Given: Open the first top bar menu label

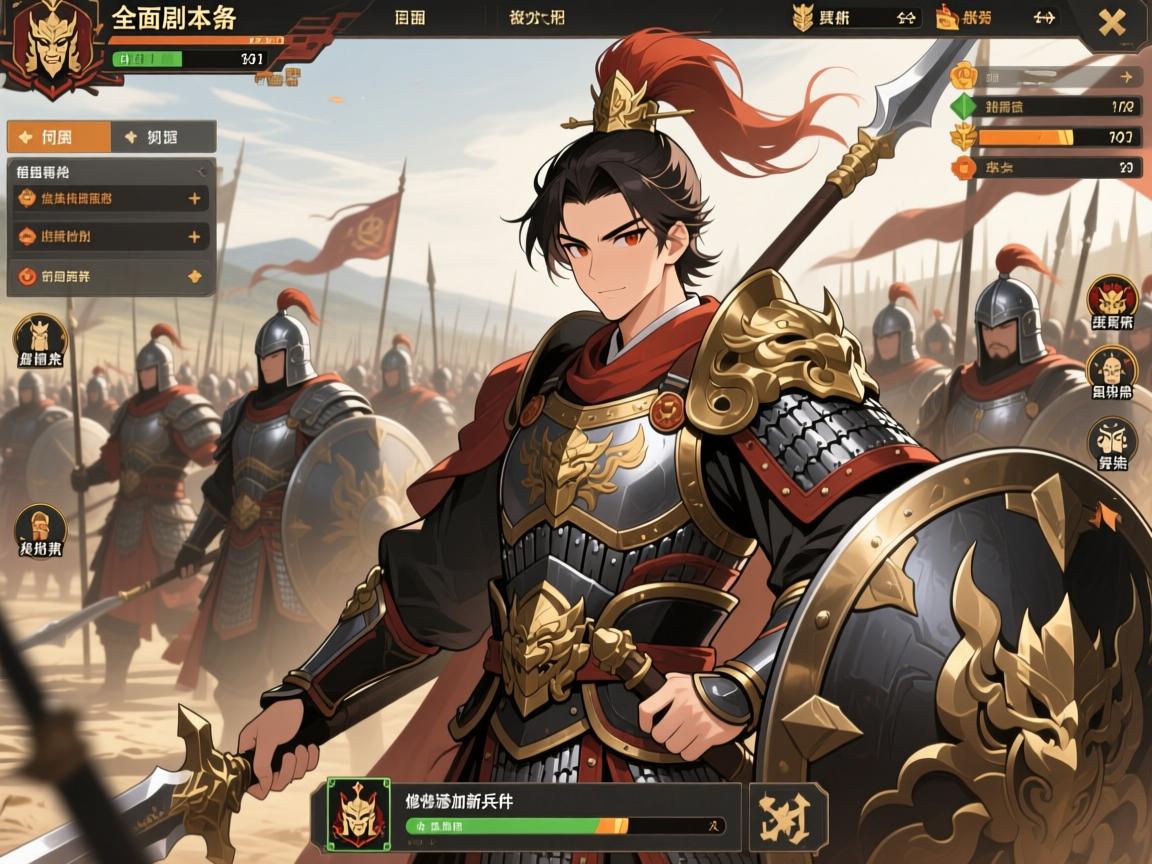Looking at the screenshot, I should pos(411,18).
